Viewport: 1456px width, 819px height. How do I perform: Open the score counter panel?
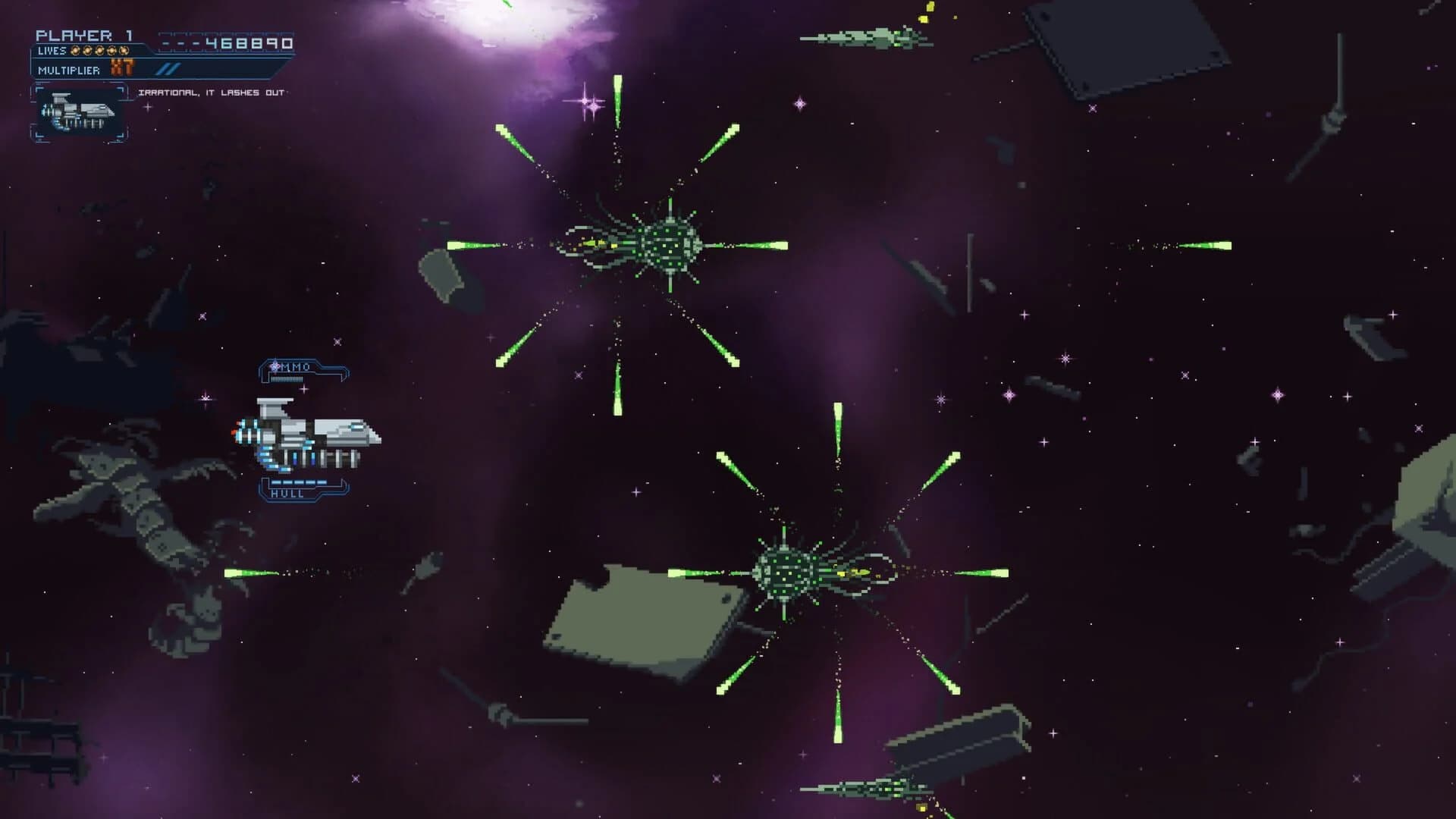[x=227, y=44]
